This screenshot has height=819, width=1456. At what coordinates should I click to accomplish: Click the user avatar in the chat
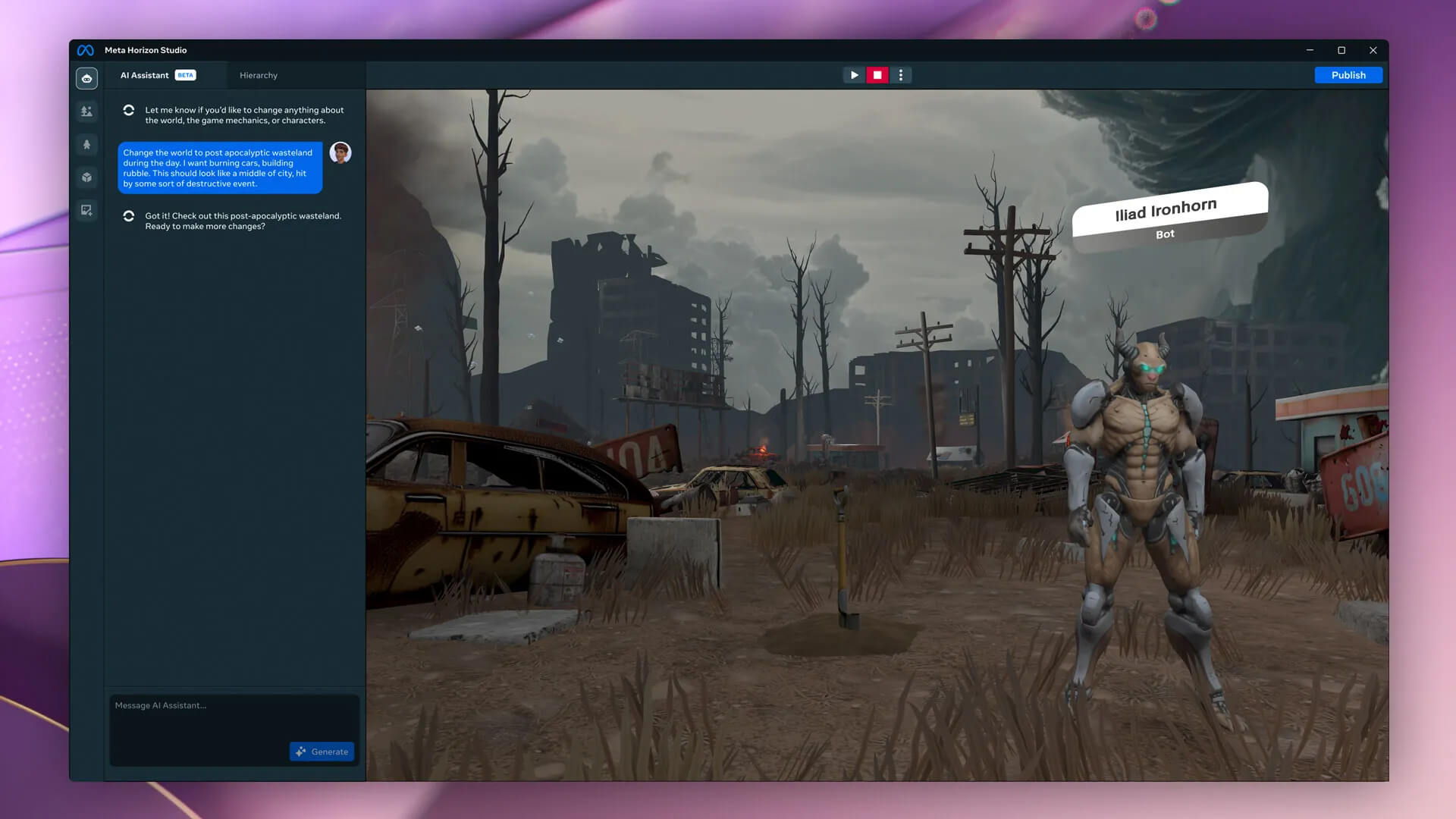point(340,152)
